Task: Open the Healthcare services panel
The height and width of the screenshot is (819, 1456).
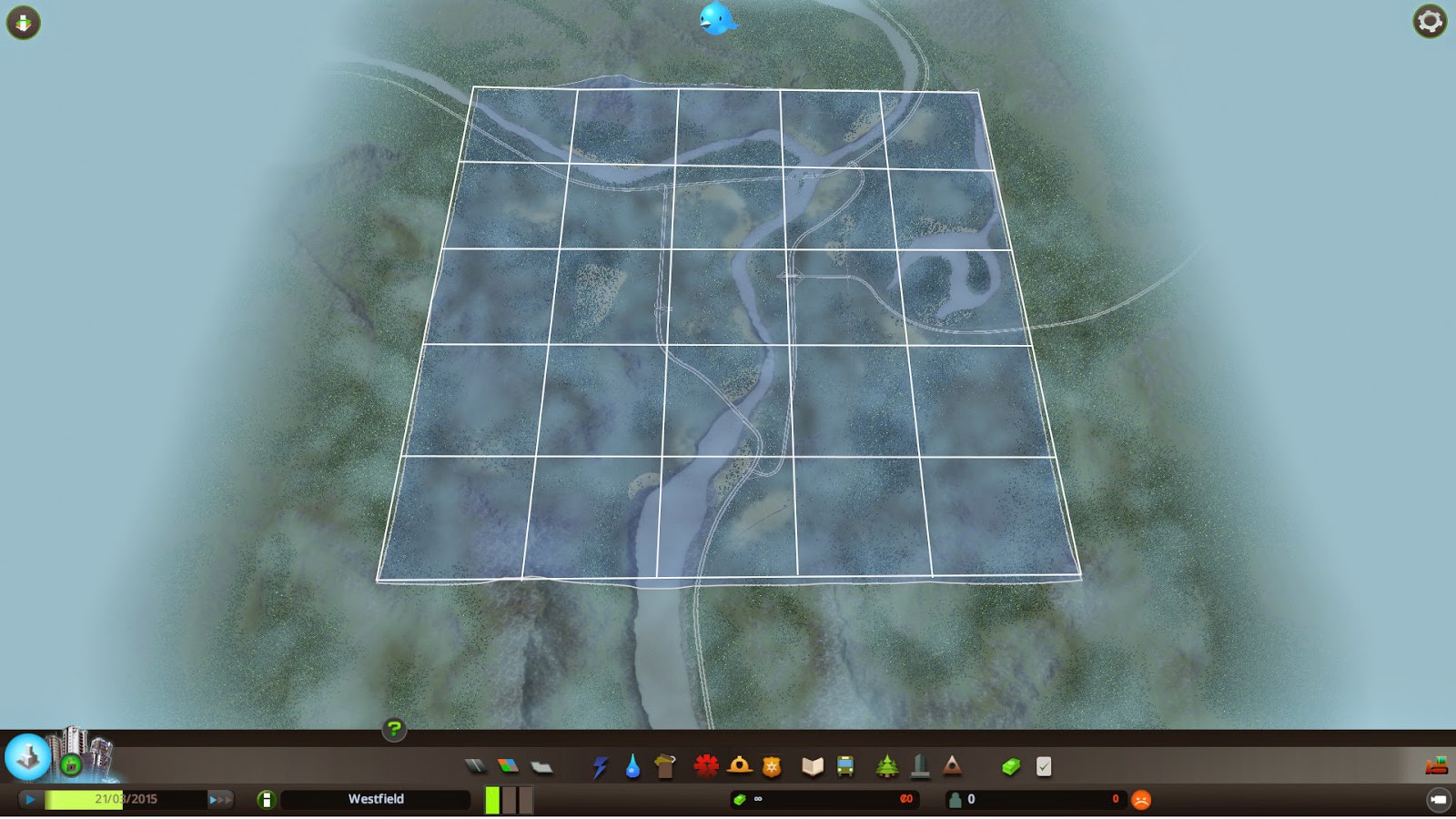Action: point(705,766)
